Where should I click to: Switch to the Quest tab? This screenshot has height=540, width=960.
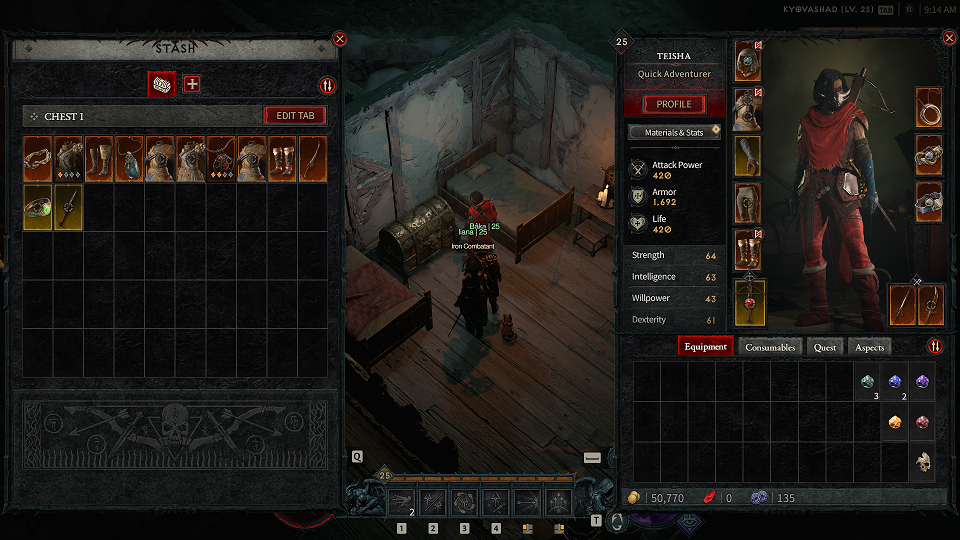(x=825, y=347)
